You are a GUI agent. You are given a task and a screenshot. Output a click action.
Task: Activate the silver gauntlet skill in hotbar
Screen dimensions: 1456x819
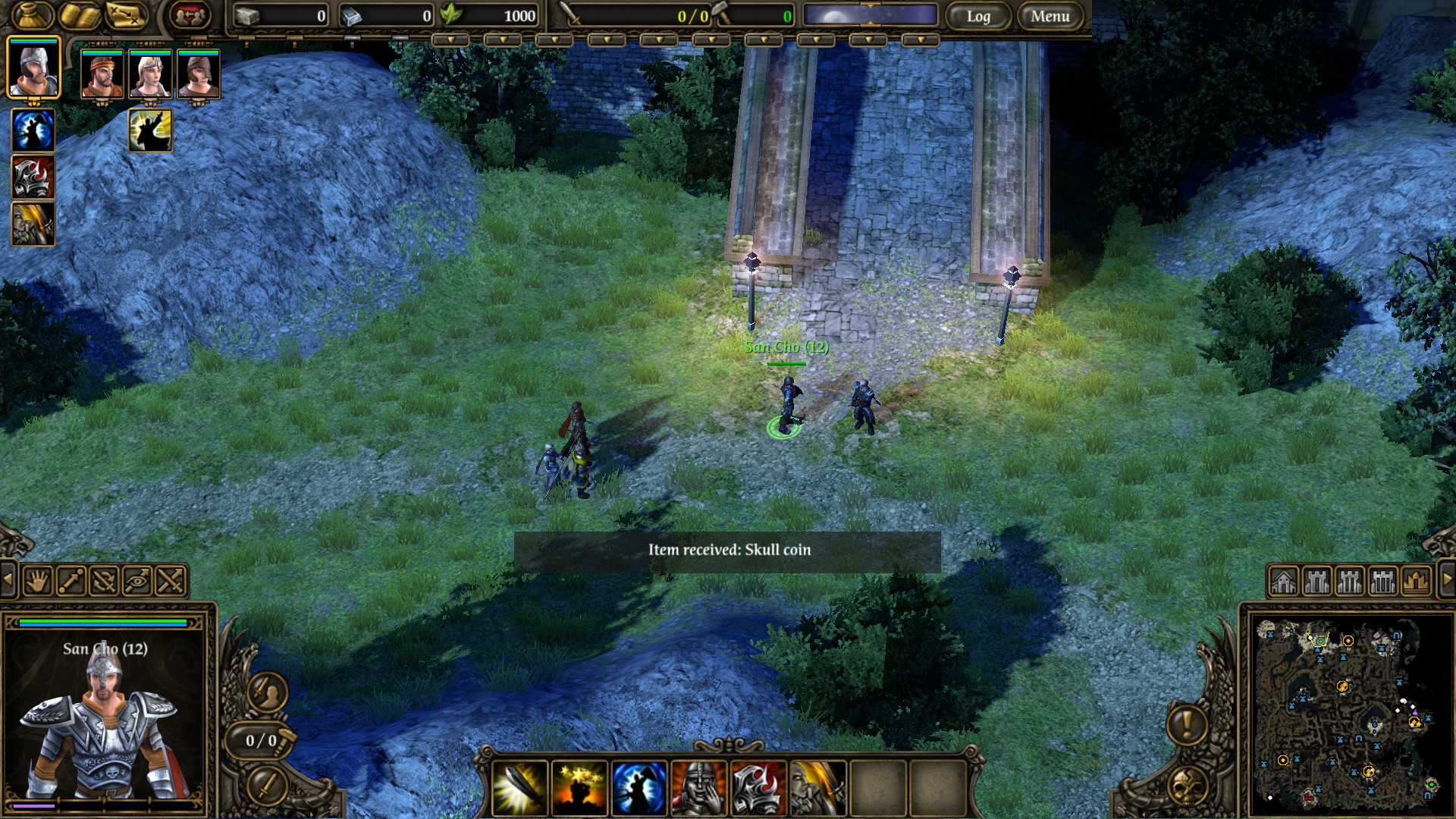(x=757, y=788)
